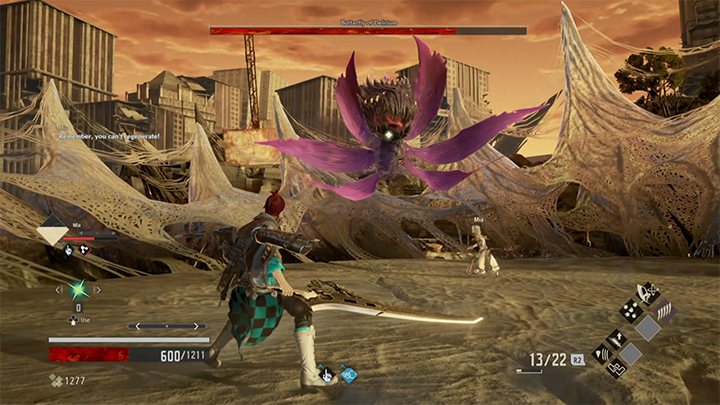Activate the five-dots gift icon
The image size is (720, 405).
(631, 312)
